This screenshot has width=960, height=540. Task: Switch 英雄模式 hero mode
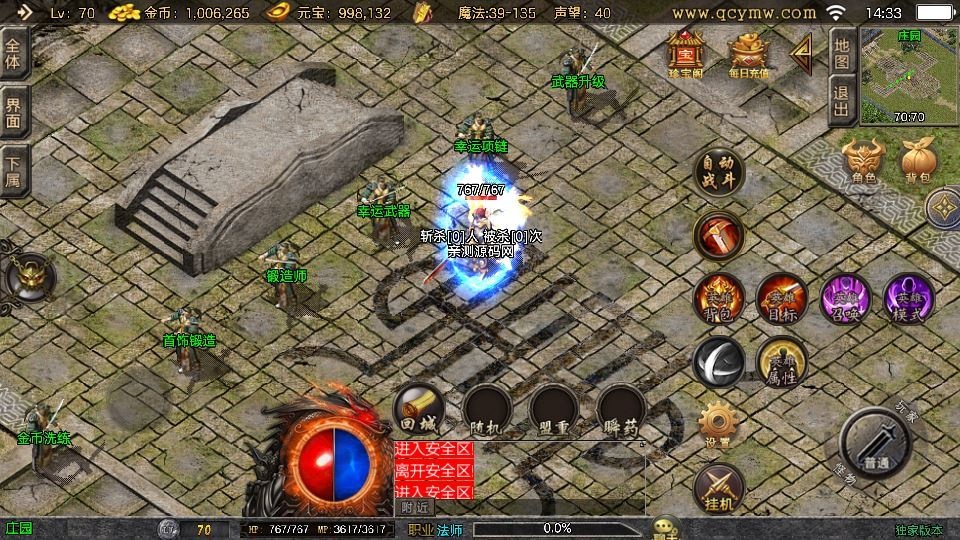point(908,298)
